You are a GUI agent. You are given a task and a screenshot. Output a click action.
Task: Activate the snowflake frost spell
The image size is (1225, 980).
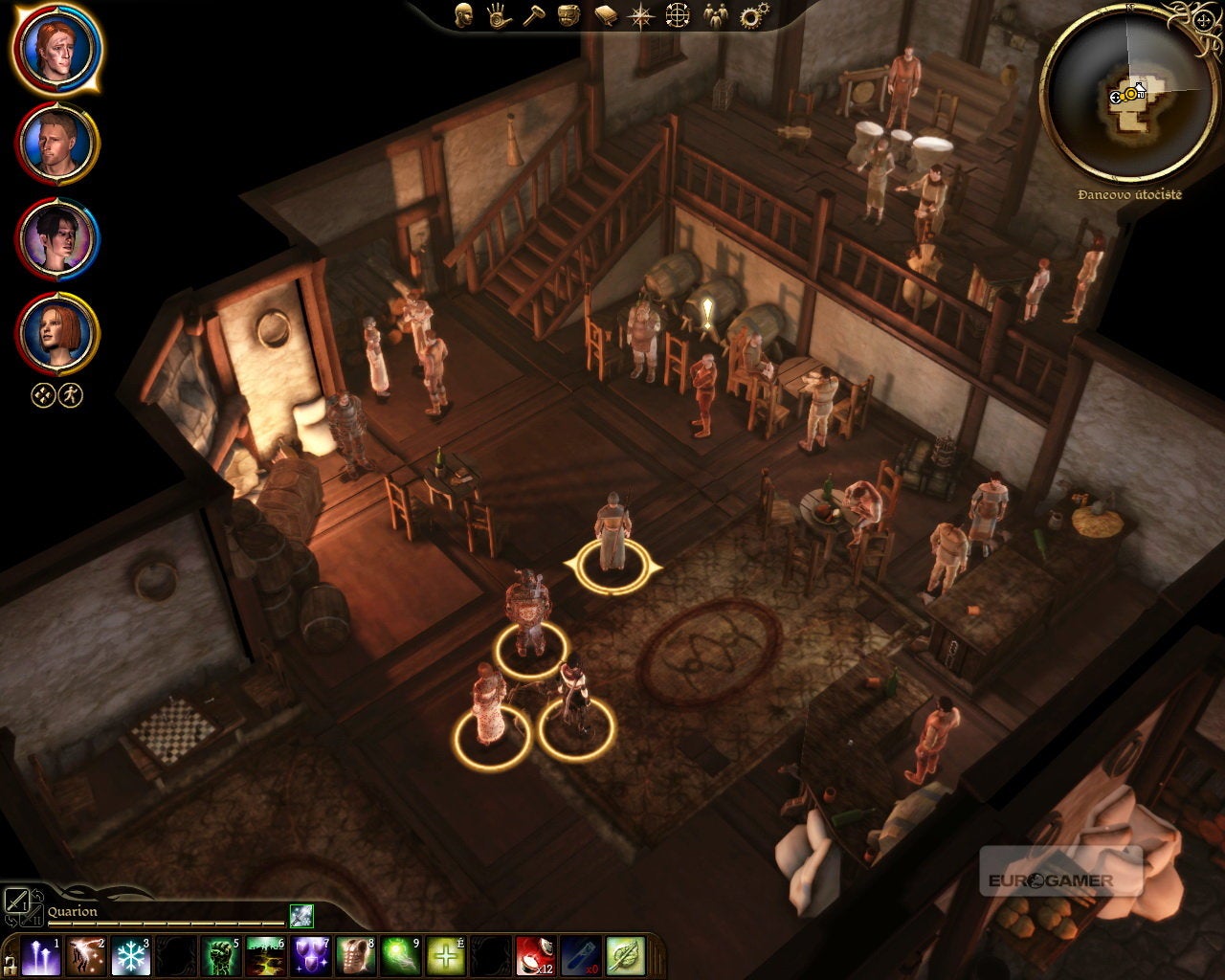(130, 956)
